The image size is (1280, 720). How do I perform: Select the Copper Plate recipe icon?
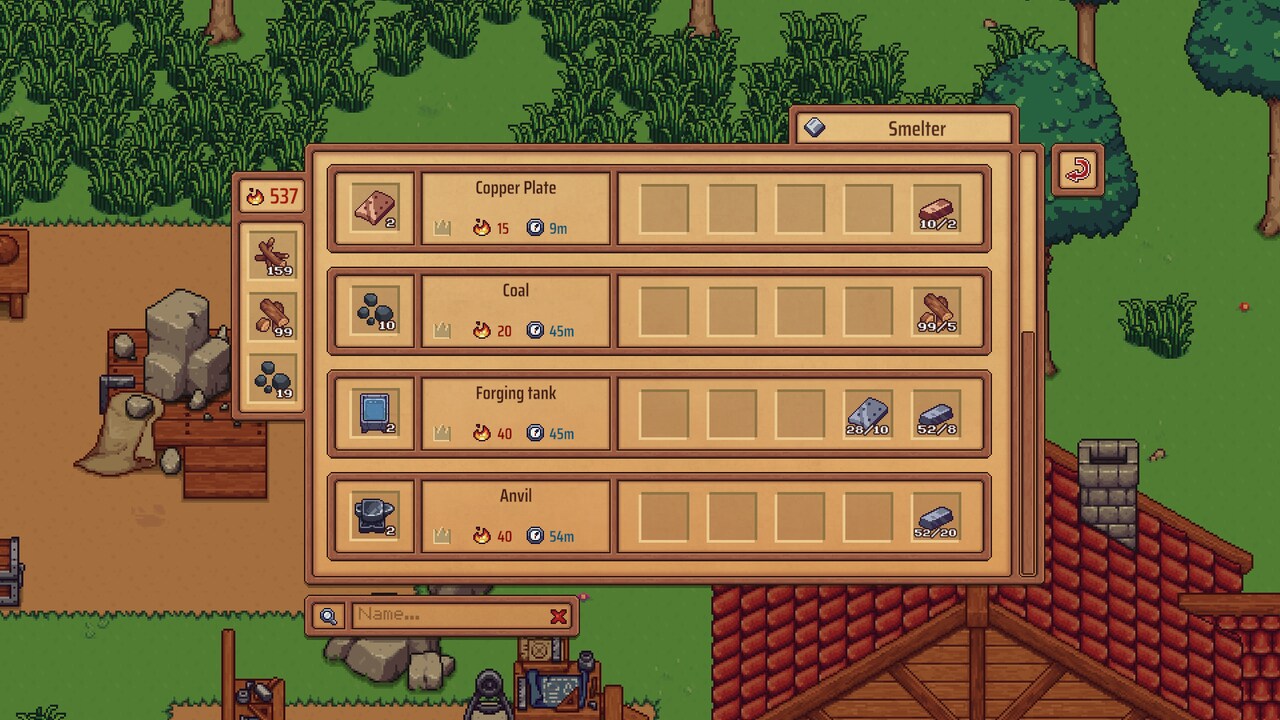point(374,209)
